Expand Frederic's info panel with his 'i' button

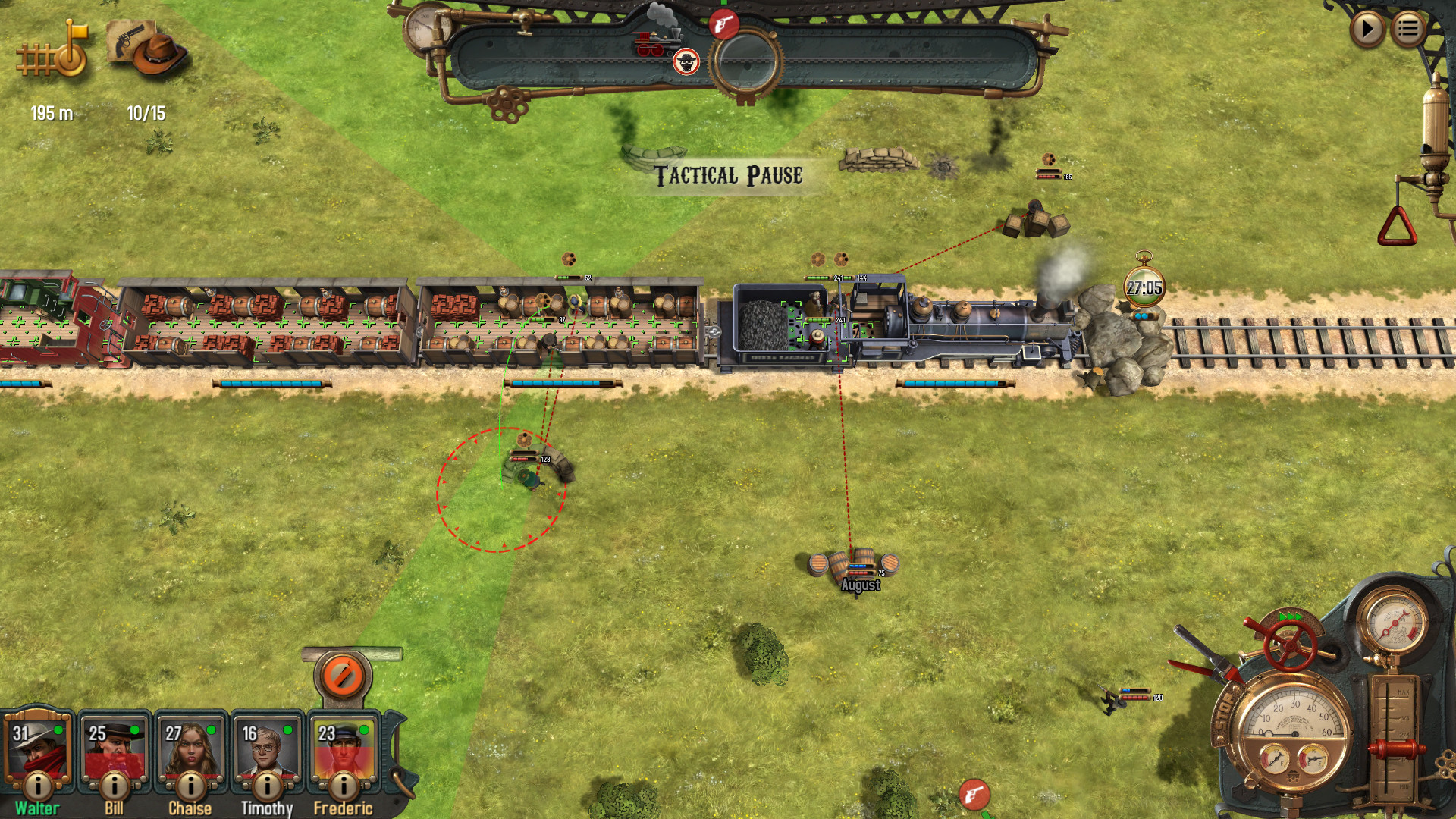point(343,785)
